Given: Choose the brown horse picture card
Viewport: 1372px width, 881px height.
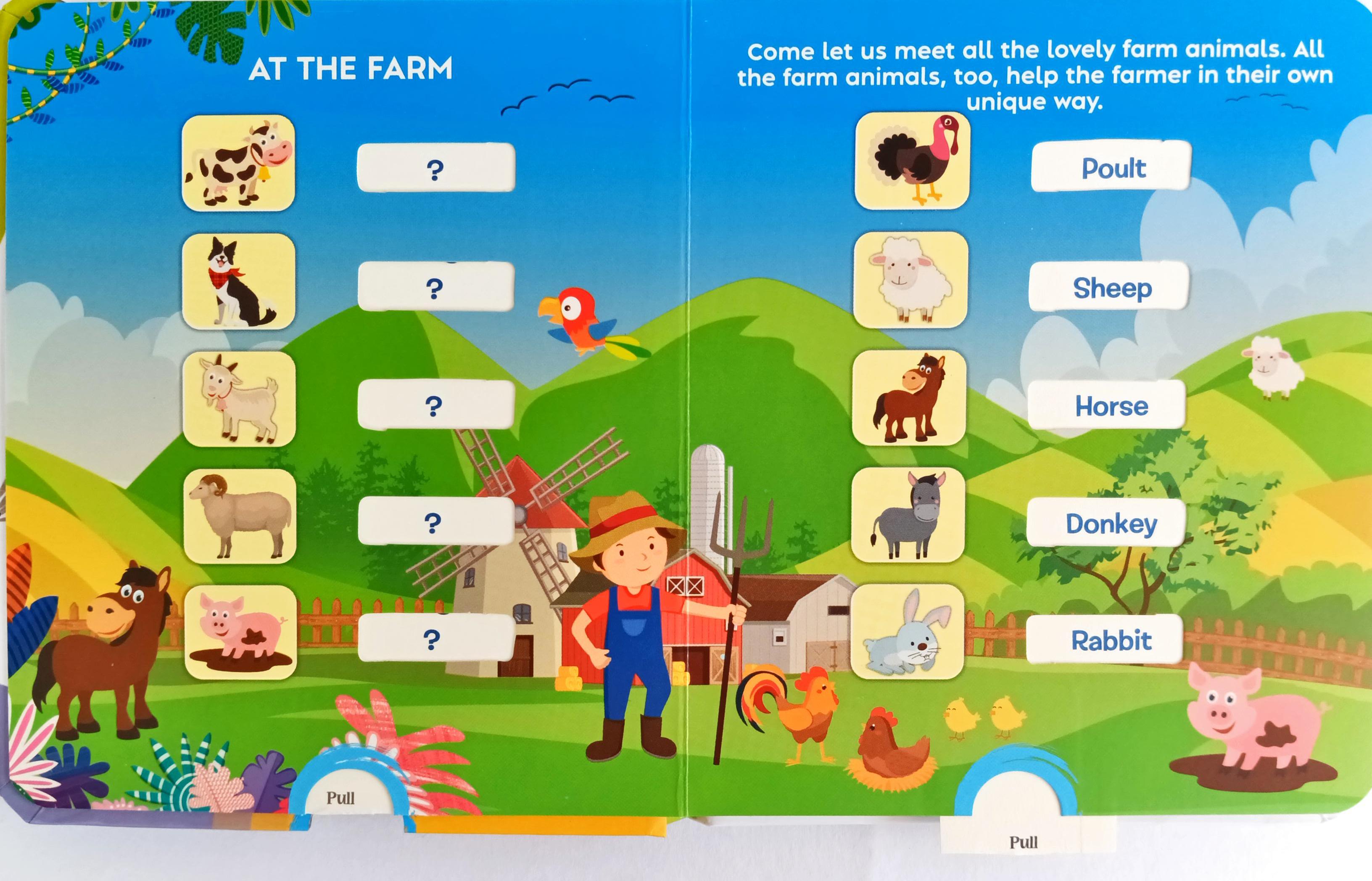Looking at the screenshot, I should [x=910, y=398].
